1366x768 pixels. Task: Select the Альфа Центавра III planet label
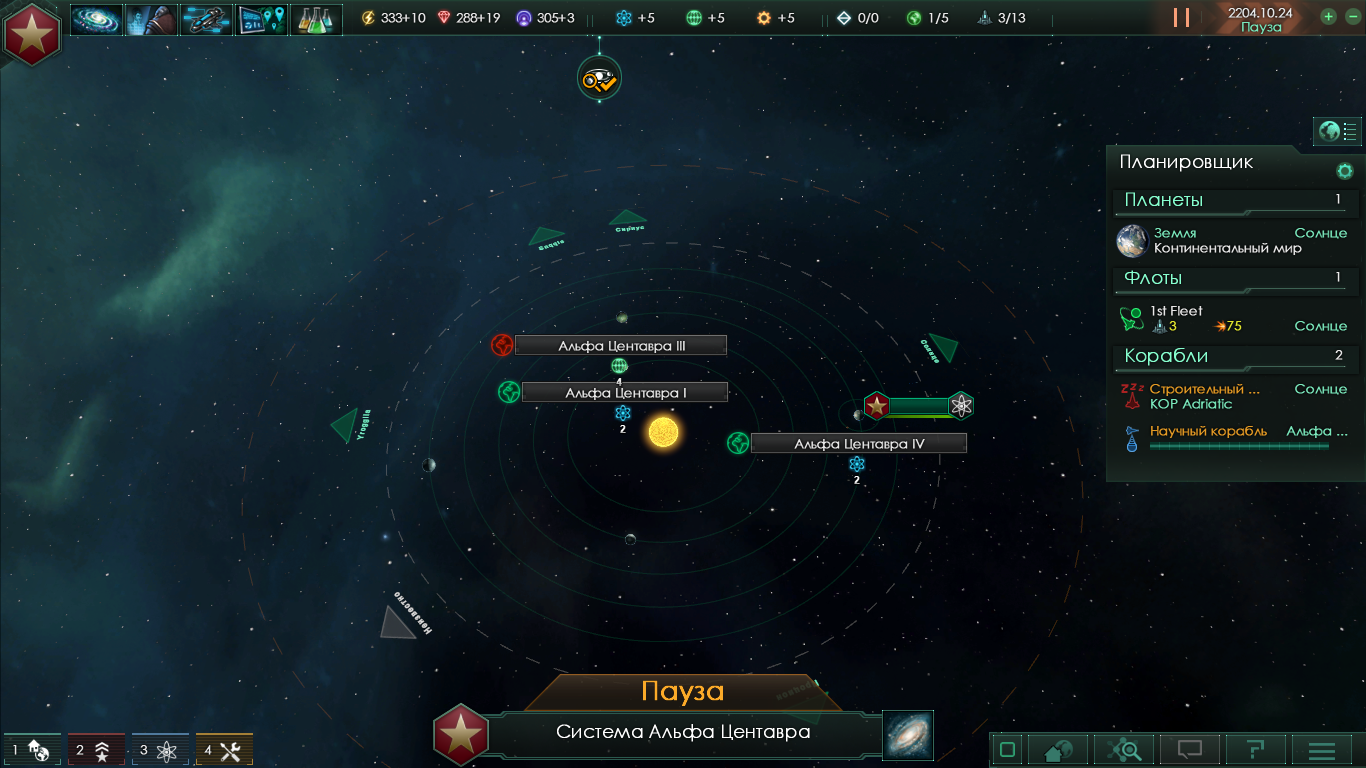(620, 346)
